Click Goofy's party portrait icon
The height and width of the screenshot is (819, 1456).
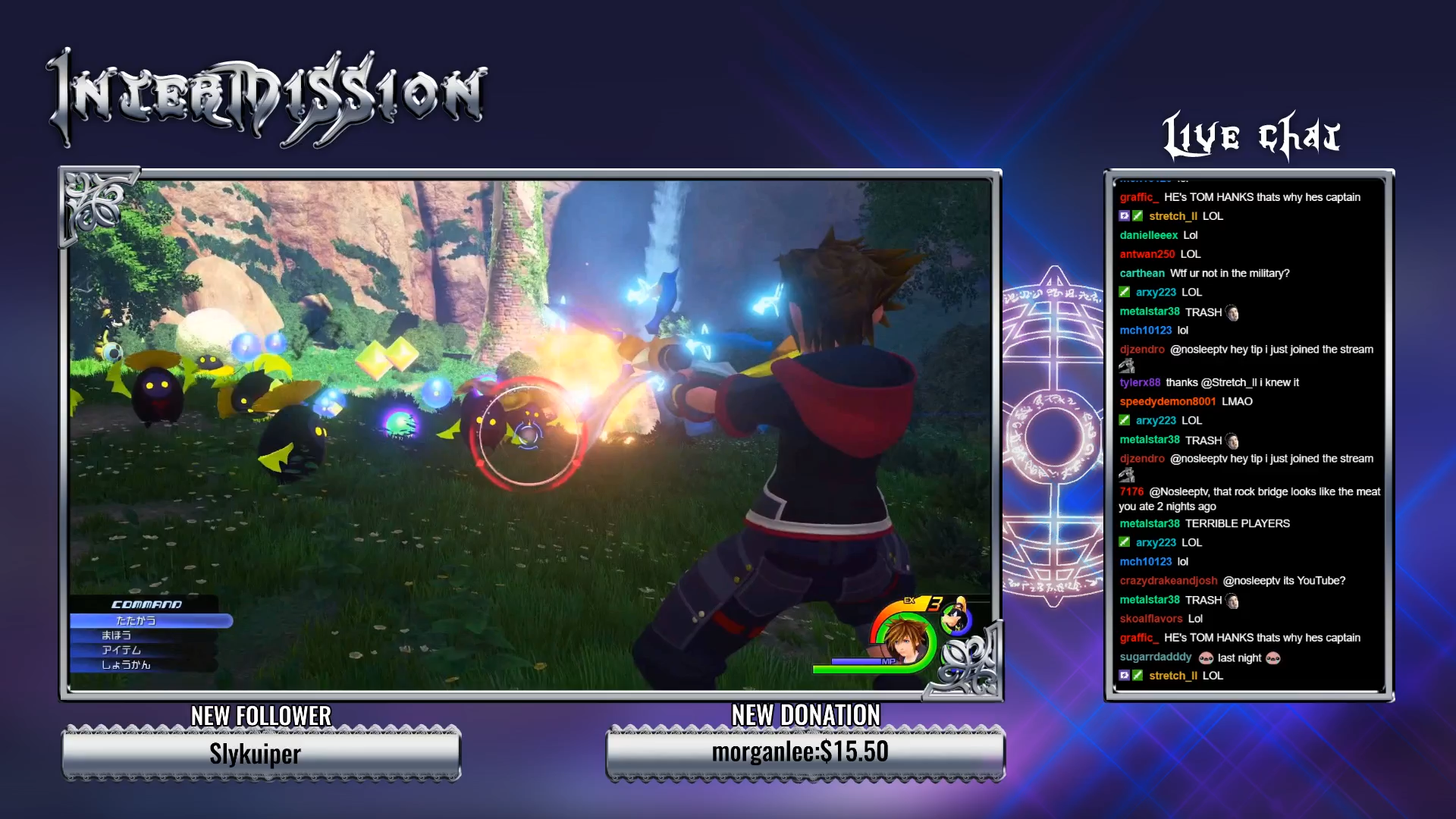click(956, 619)
